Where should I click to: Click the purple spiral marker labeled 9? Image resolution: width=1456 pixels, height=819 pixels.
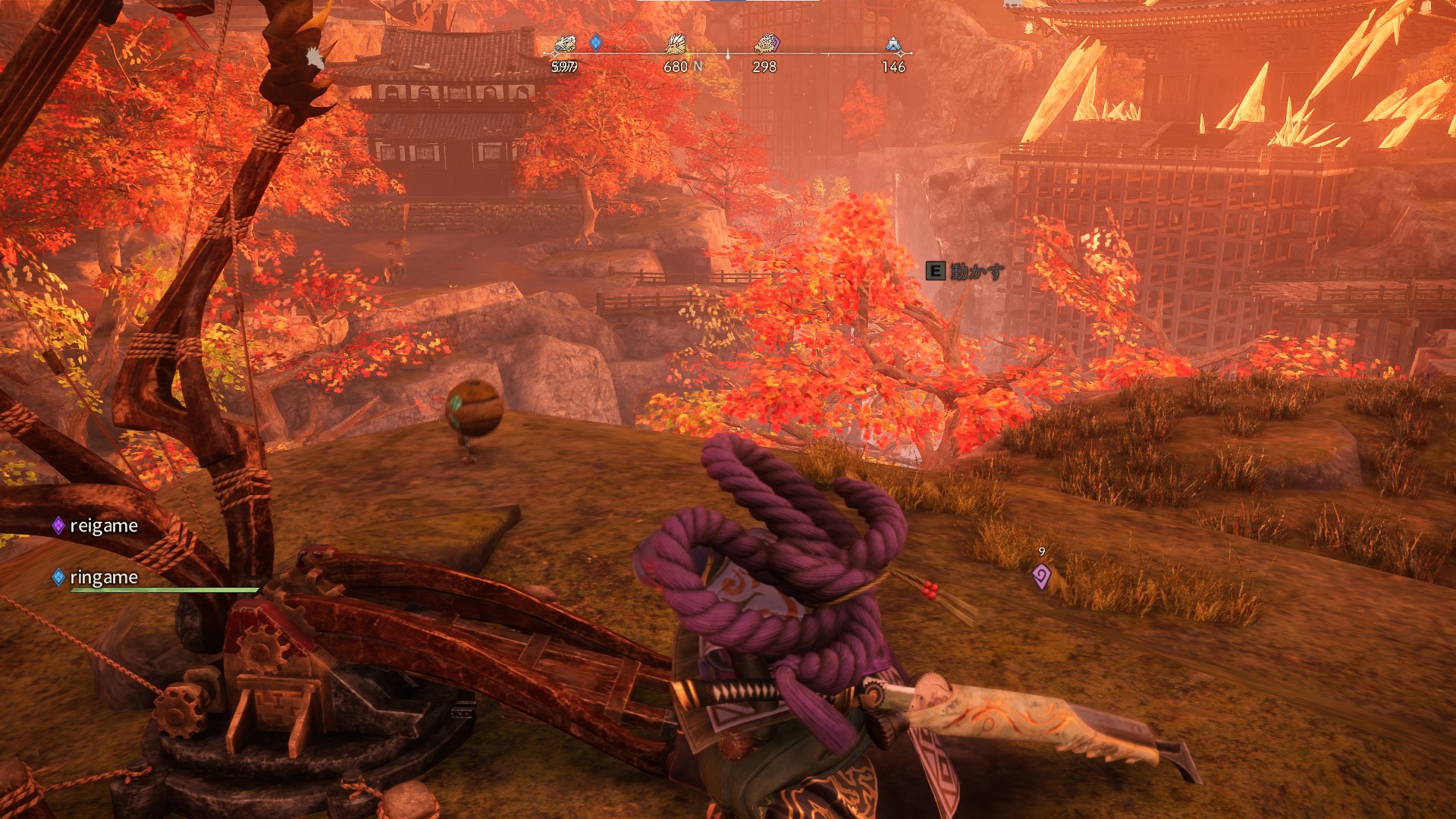[1041, 576]
